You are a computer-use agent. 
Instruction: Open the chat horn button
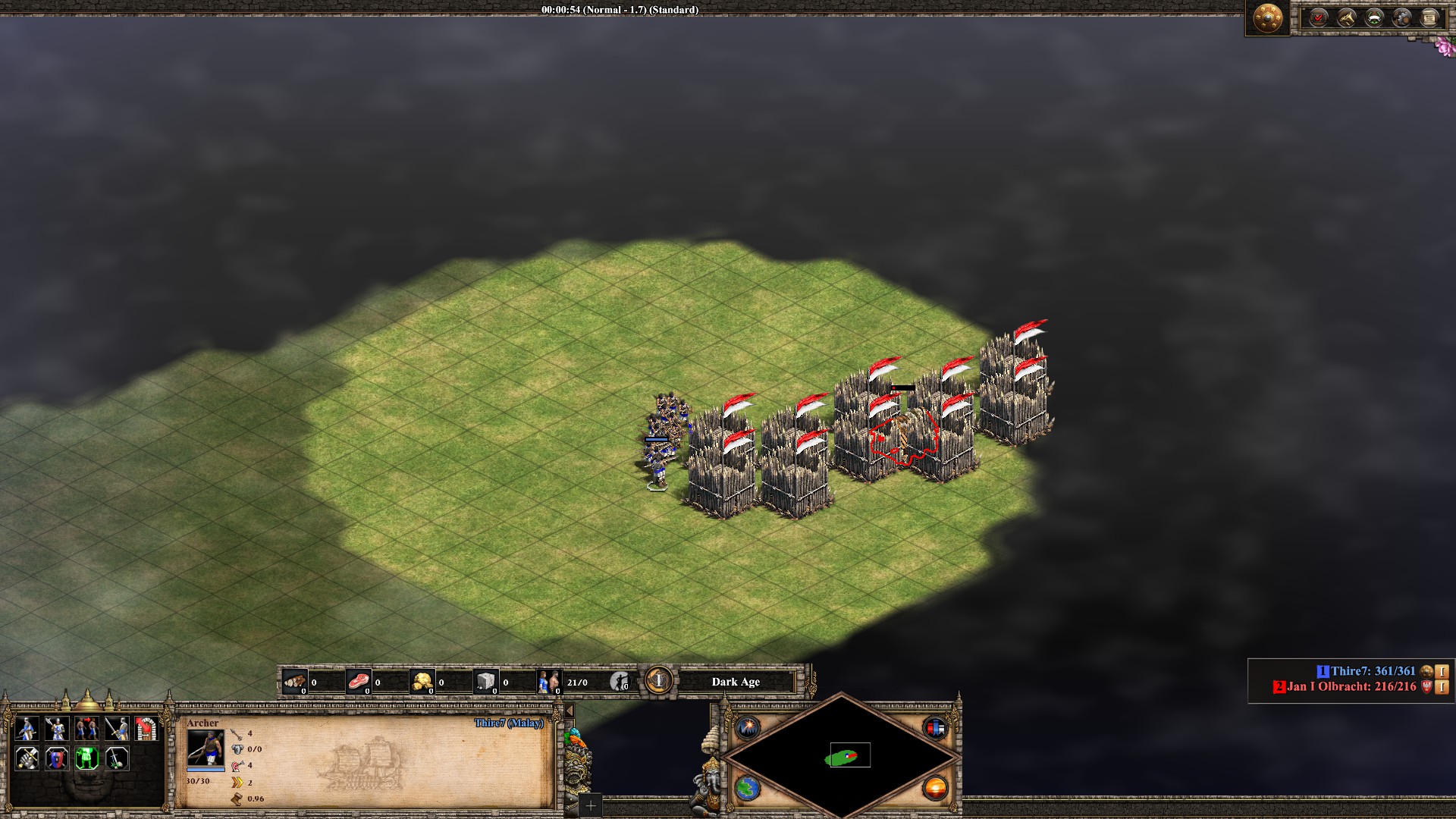[1347, 17]
